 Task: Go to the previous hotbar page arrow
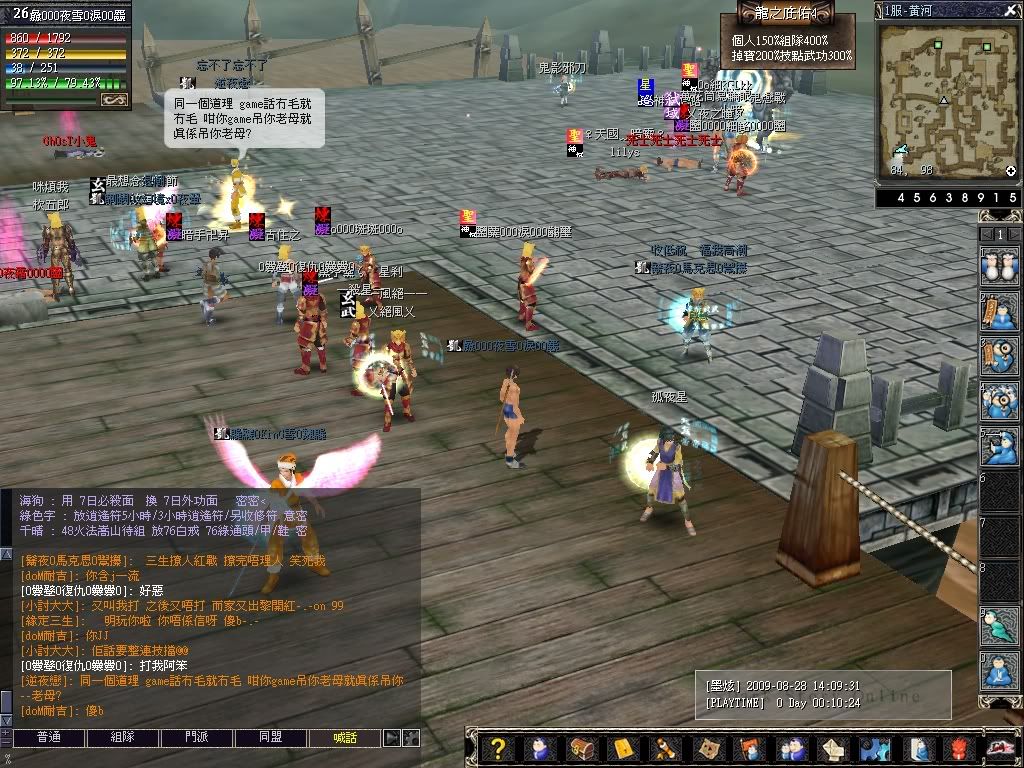click(984, 234)
